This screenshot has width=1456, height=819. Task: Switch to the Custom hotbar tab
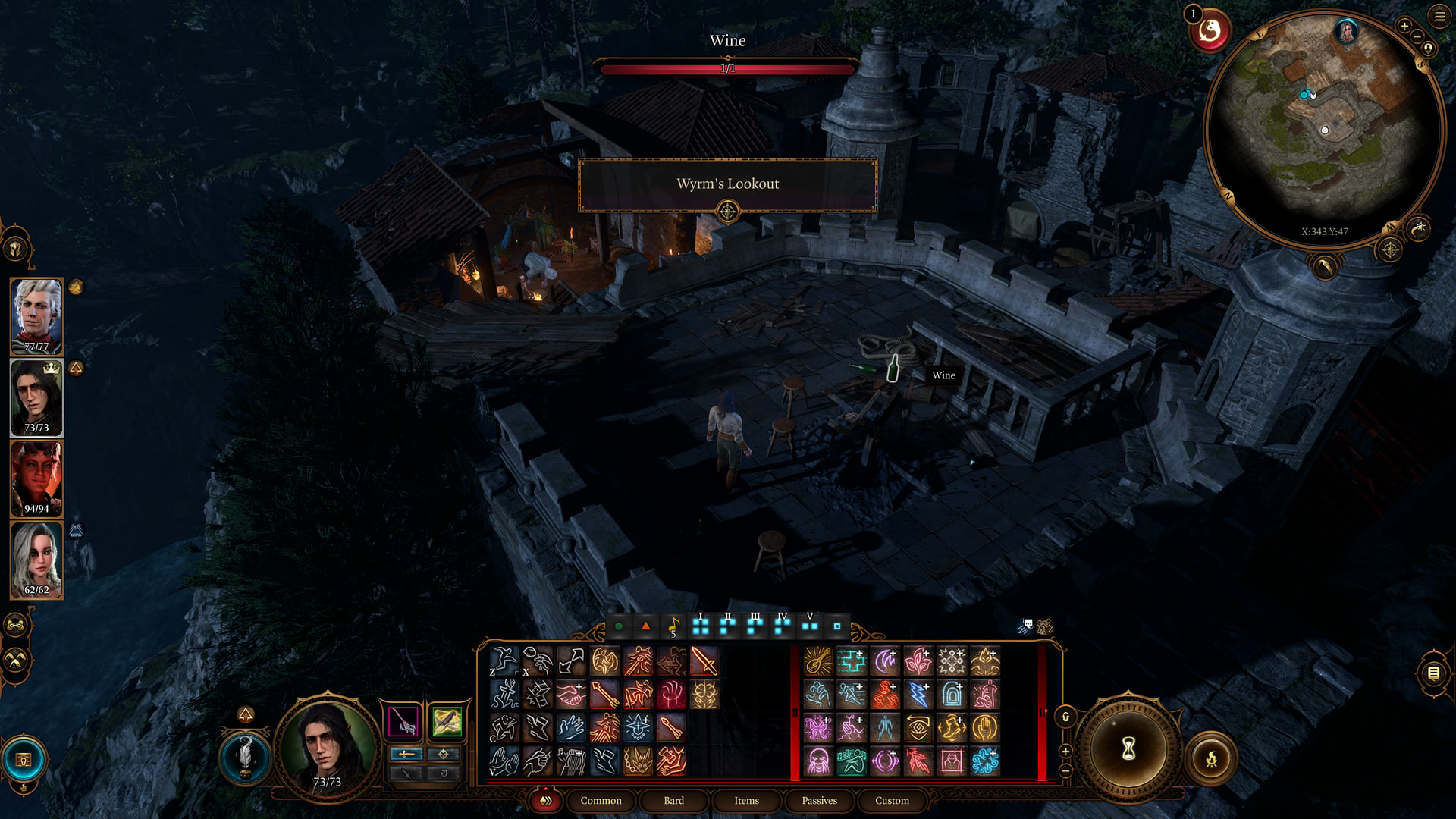892,800
